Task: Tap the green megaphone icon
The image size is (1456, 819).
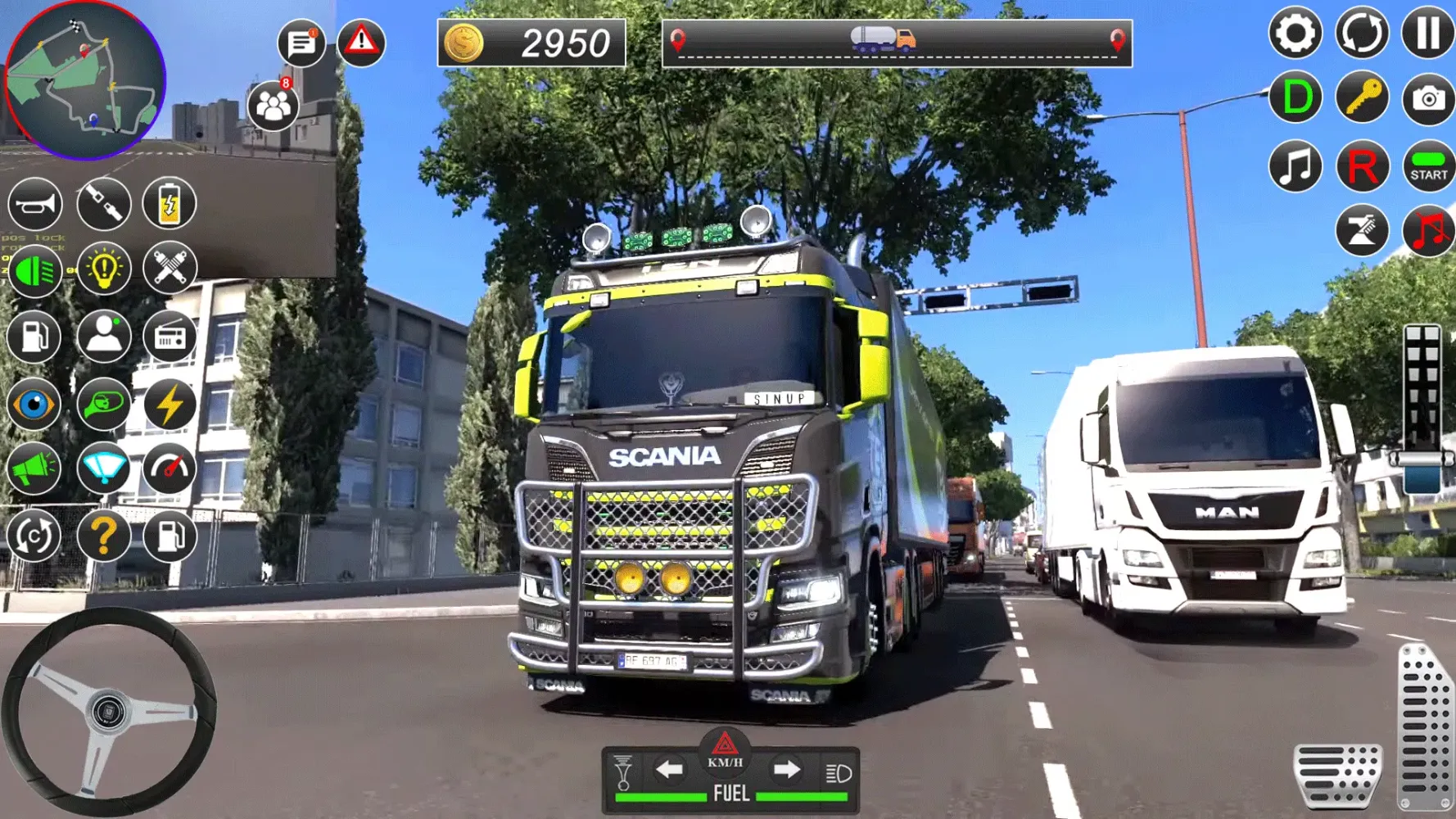Action: point(34,468)
